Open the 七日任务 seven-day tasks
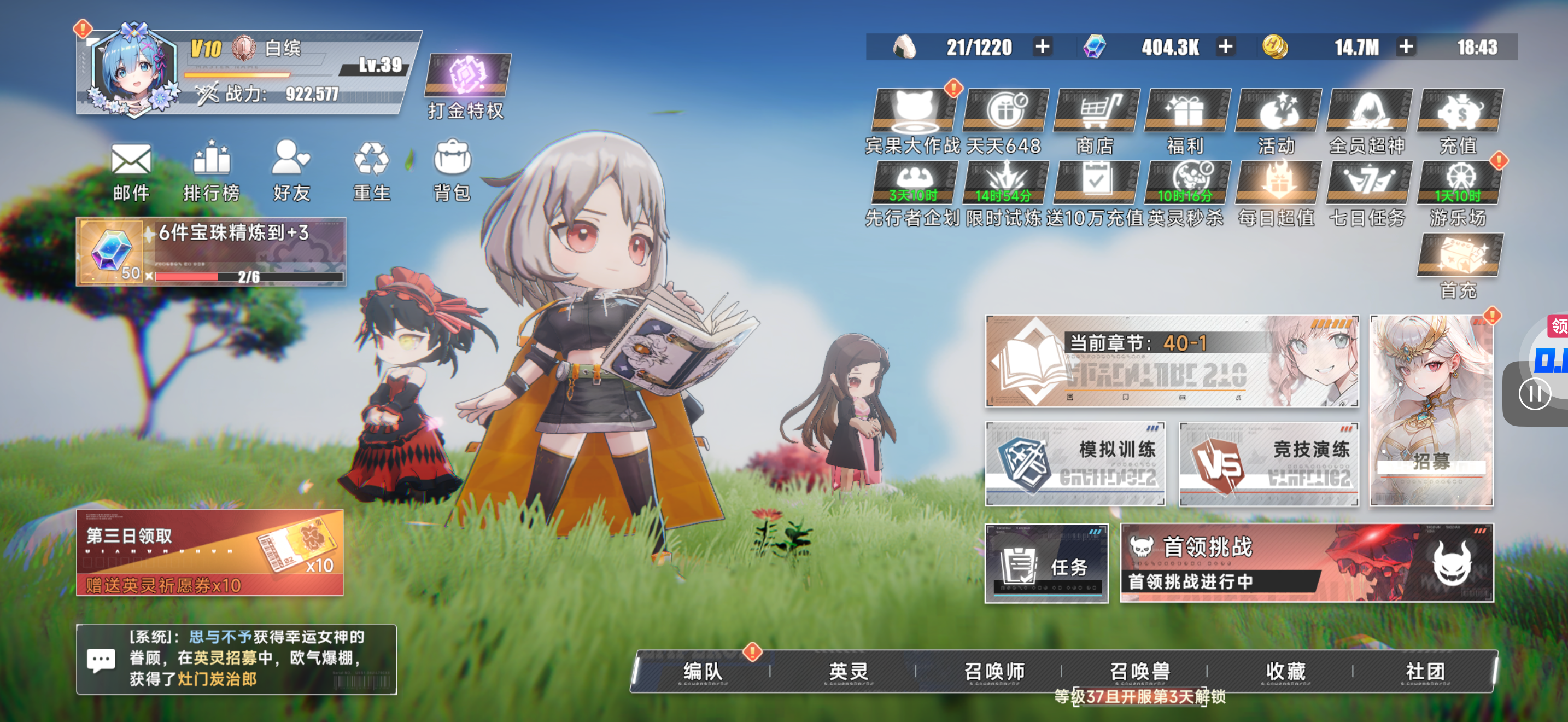This screenshot has width=1568, height=722. [1368, 191]
